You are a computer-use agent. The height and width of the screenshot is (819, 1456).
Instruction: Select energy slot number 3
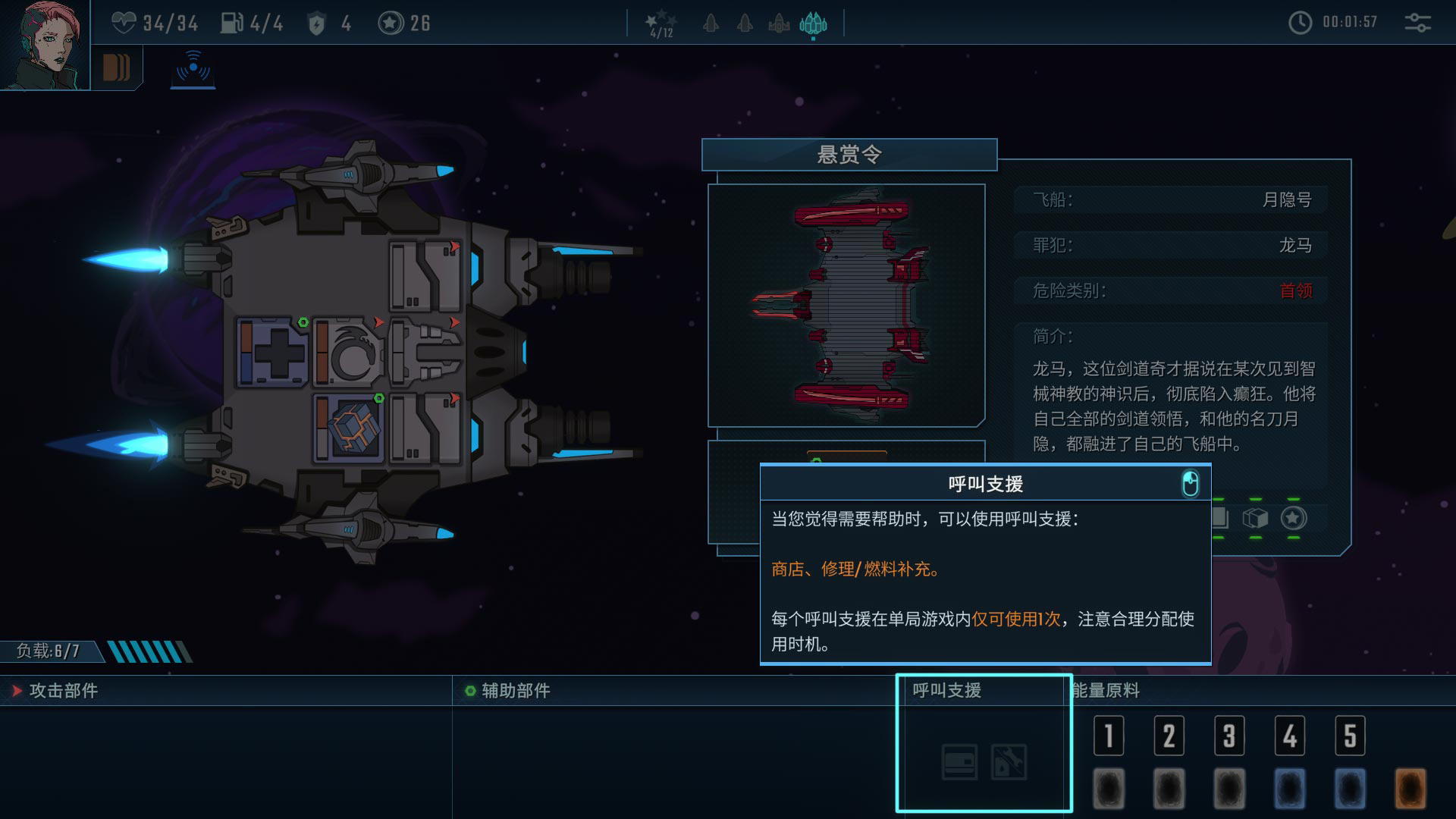pos(1229,736)
